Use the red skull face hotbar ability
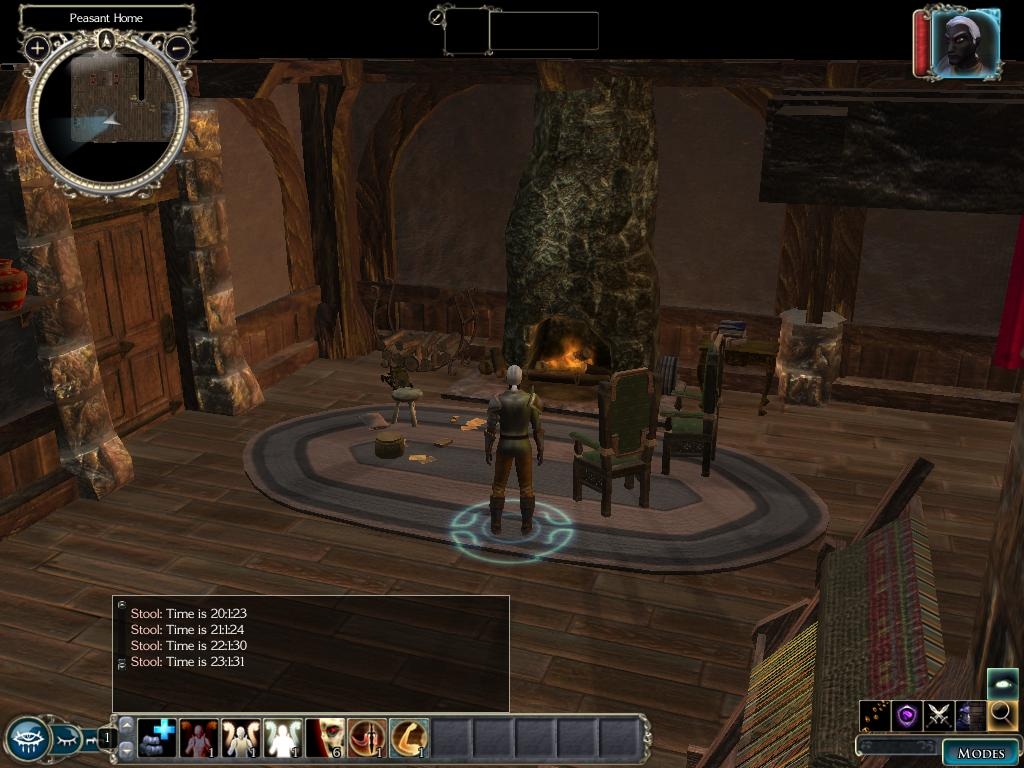The width and height of the screenshot is (1024, 768). 324,738
